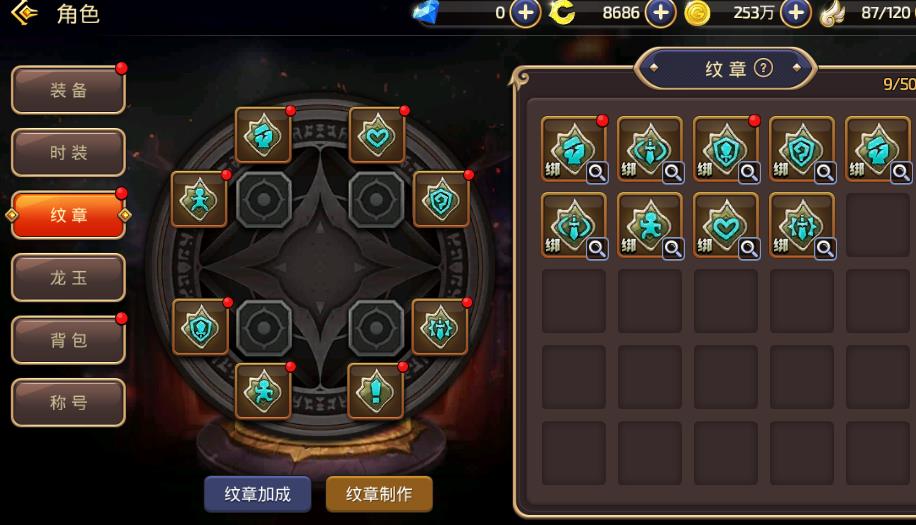Go back using the arrow button

[23, 14]
